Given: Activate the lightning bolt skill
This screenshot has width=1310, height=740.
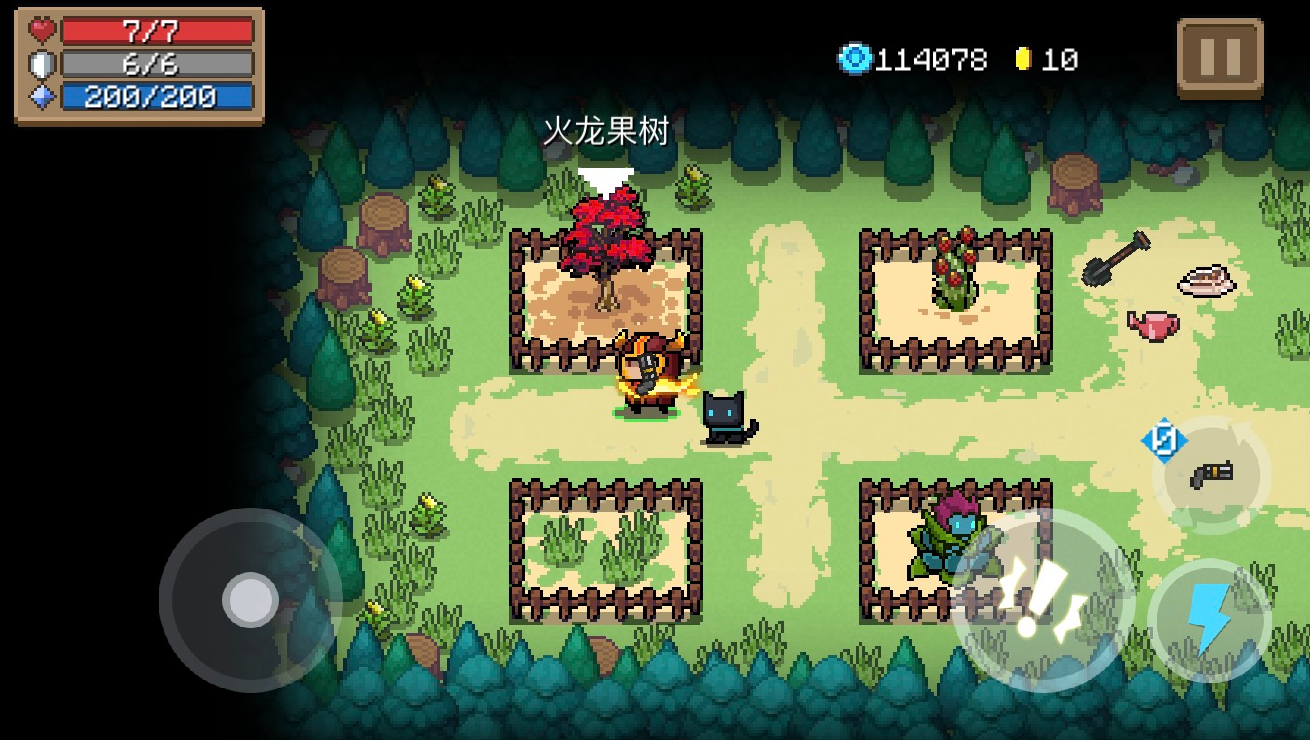Looking at the screenshot, I should point(1209,620).
